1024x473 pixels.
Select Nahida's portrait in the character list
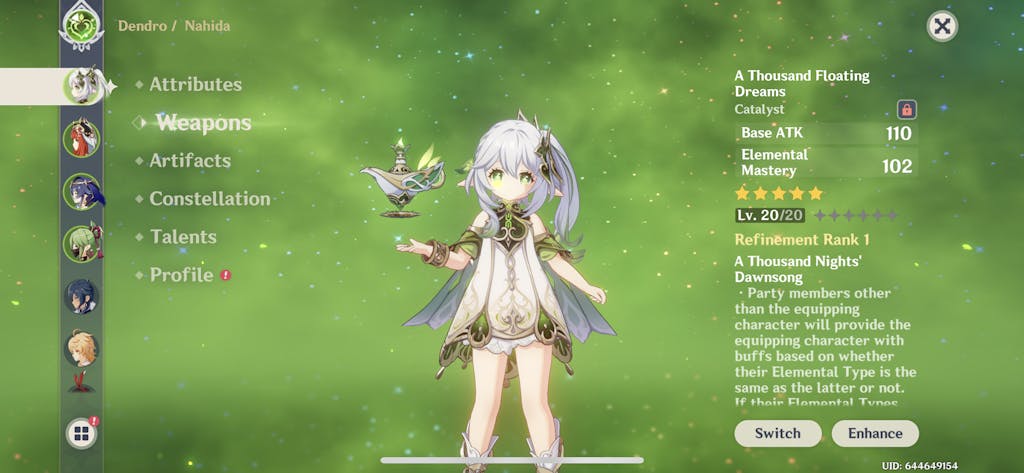point(81,86)
